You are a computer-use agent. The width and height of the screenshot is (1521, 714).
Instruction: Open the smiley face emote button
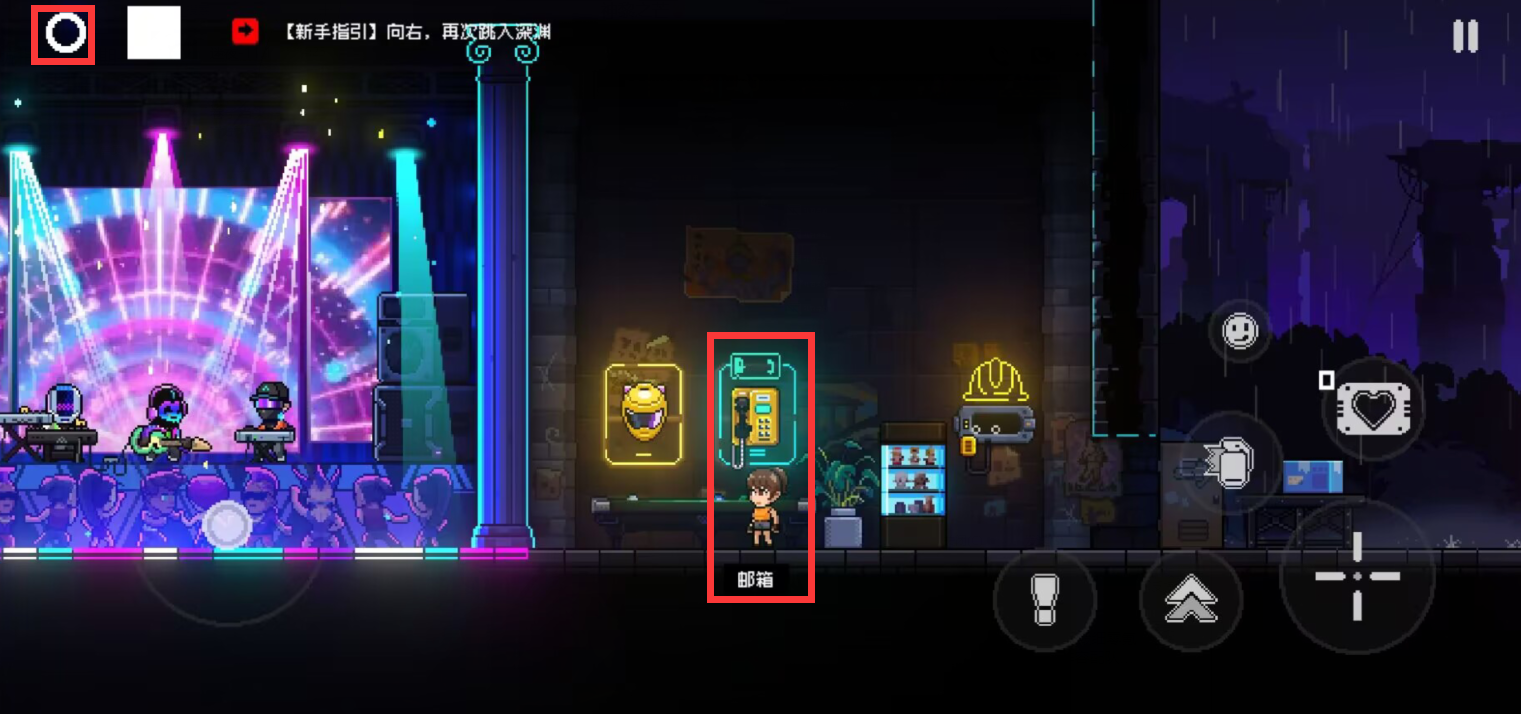(1240, 330)
